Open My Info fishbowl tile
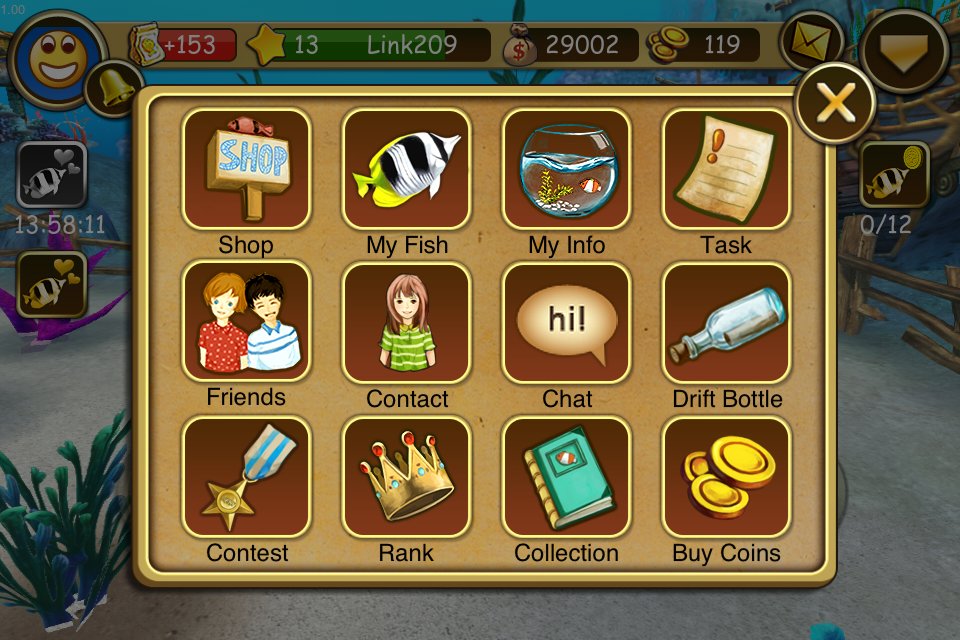The image size is (960, 640). click(566, 169)
